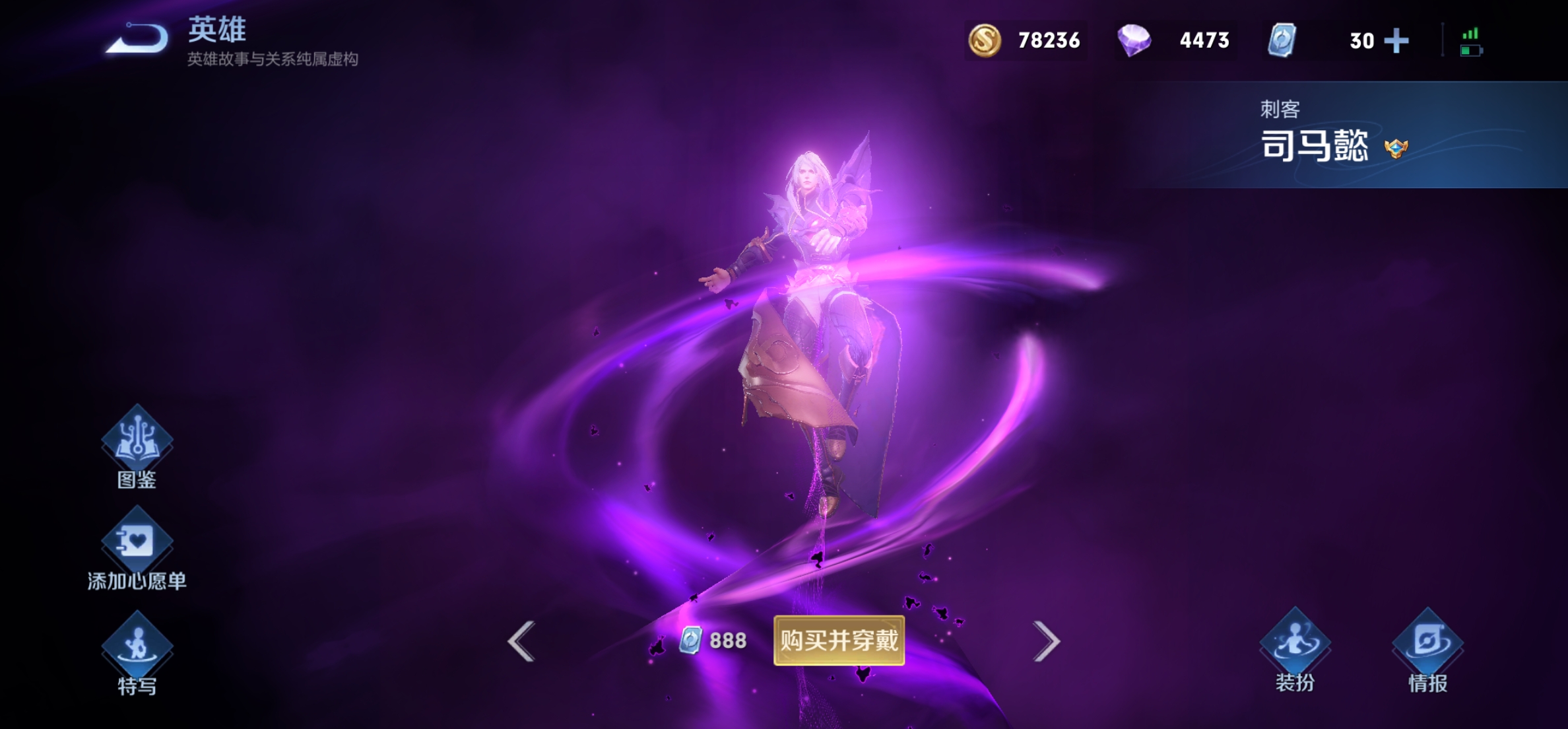Add more tickets with the plus button
The height and width of the screenshot is (729, 1568).
(1396, 41)
